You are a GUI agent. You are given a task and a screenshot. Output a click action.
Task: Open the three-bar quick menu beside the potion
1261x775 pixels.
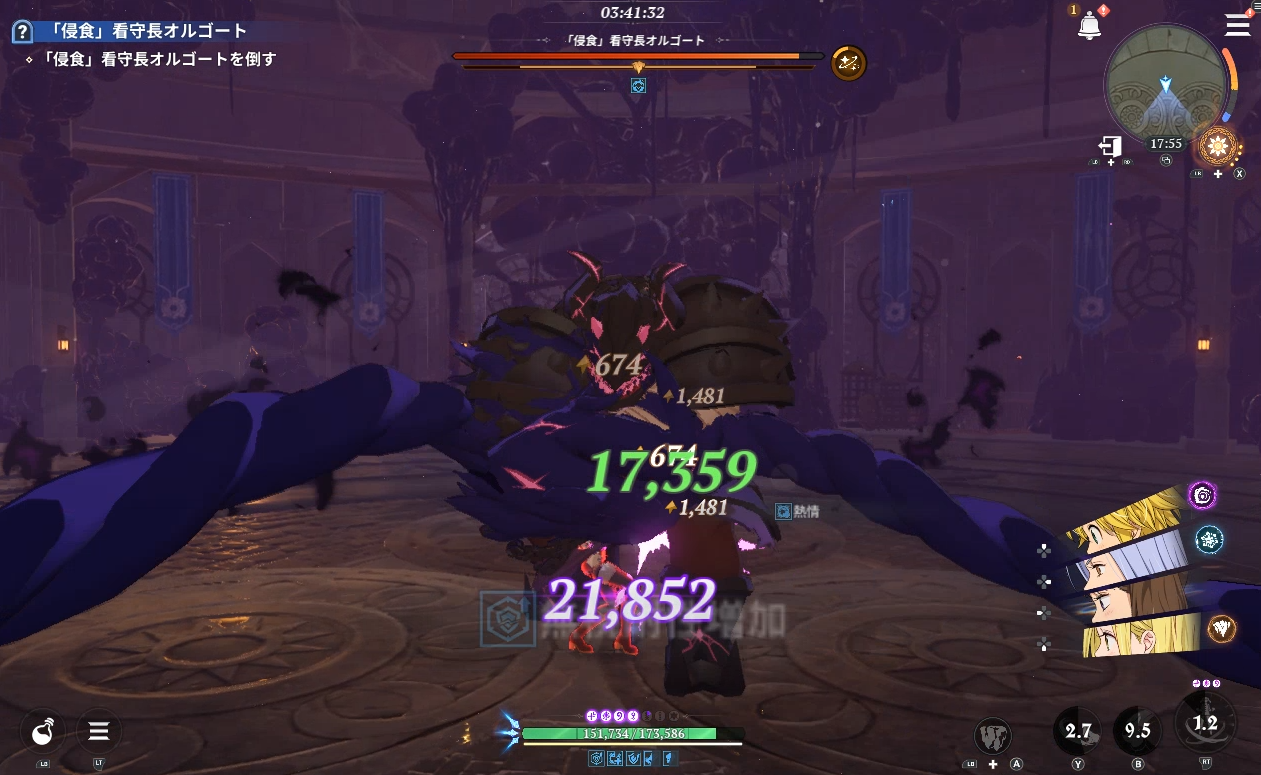tap(99, 731)
